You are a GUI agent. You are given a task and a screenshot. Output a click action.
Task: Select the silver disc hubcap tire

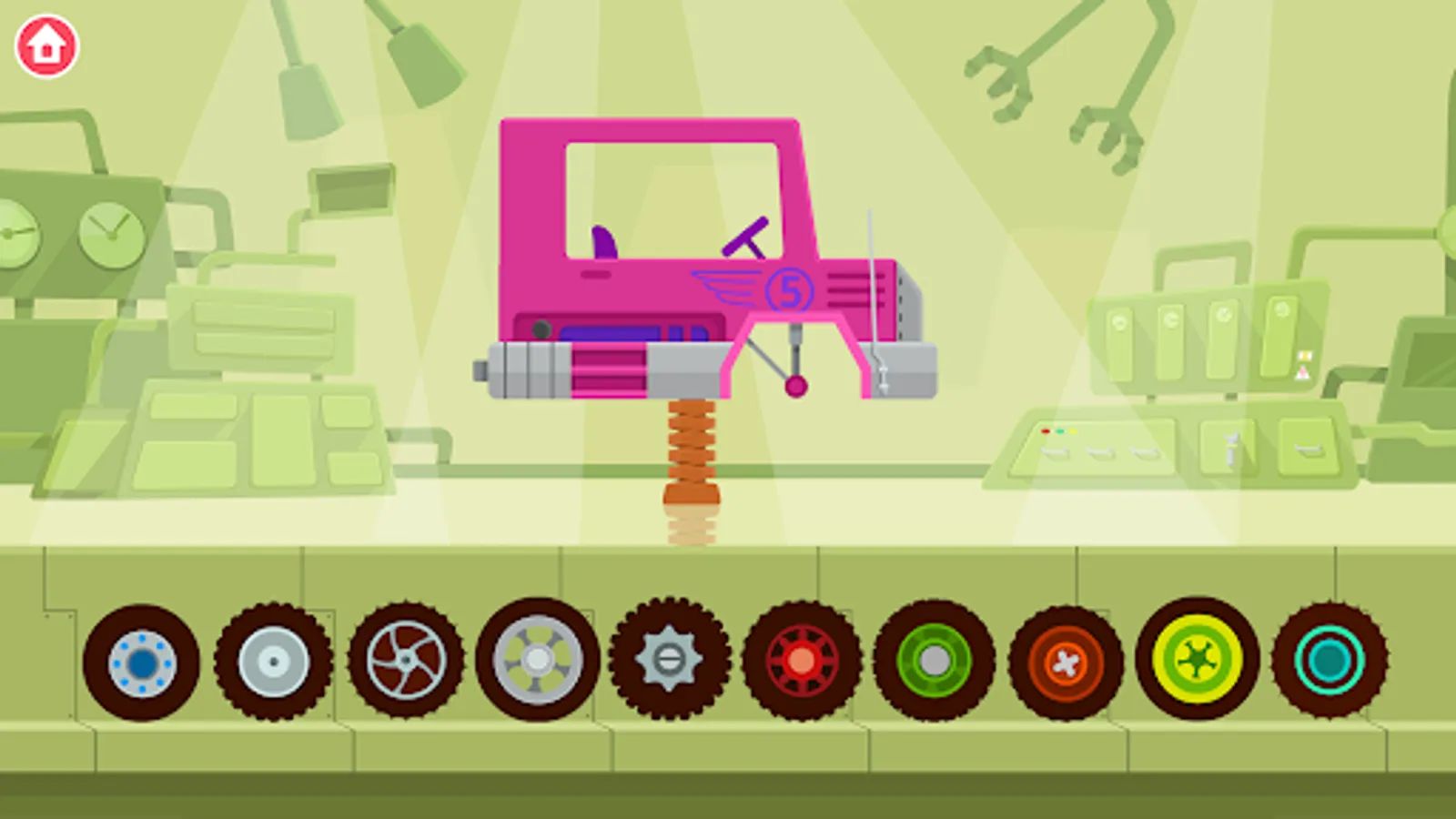272,660
